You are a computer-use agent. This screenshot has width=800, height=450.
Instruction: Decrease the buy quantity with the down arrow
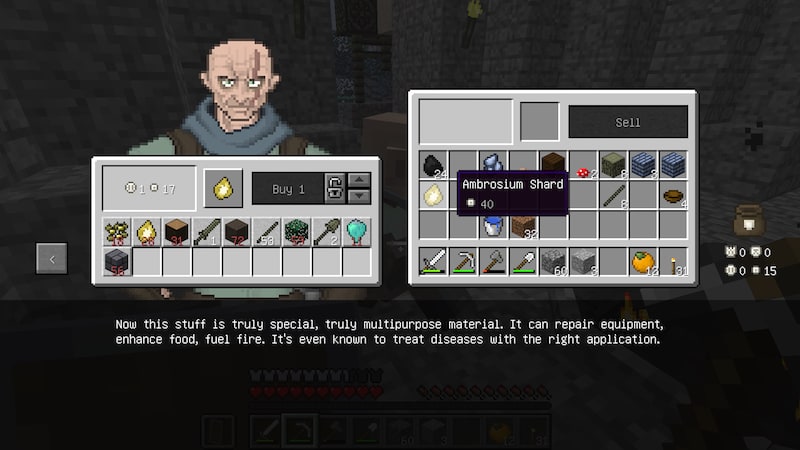[x=360, y=195]
